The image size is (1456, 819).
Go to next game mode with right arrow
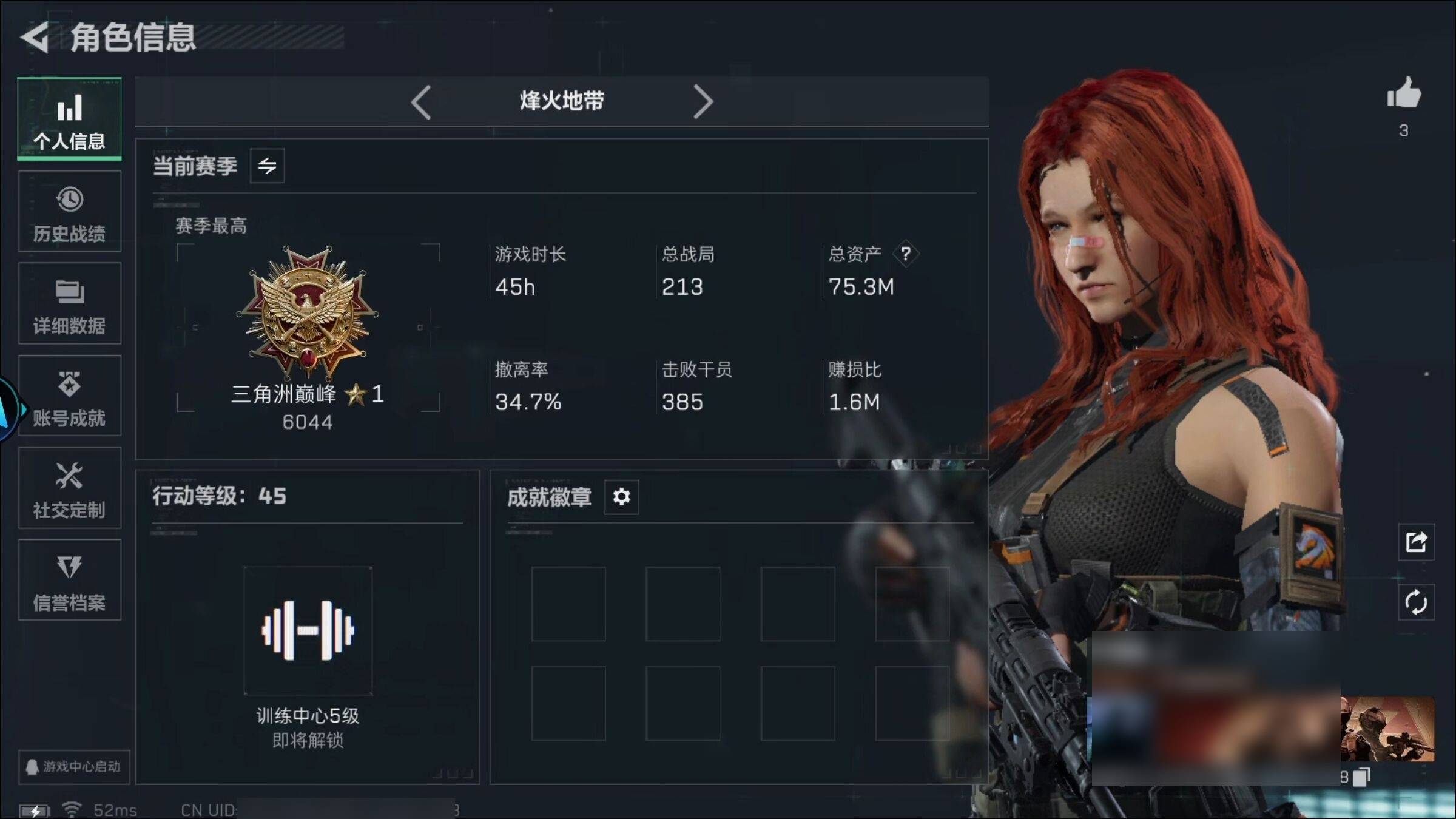[x=703, y=101]
